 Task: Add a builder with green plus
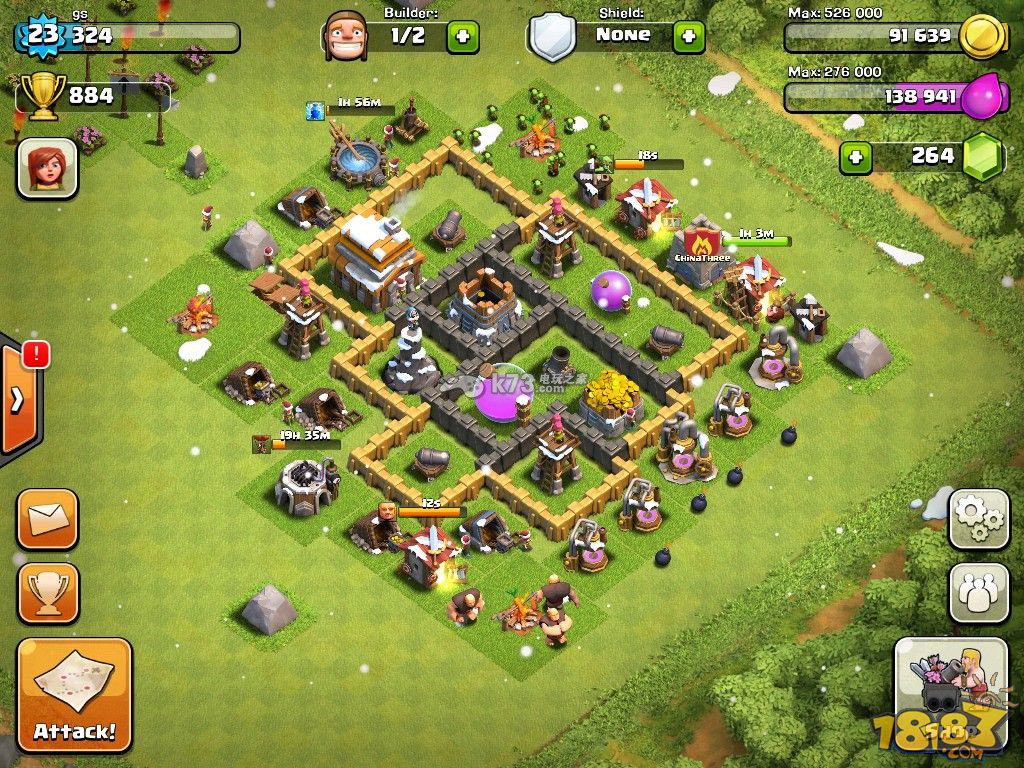tap(462, 37)
